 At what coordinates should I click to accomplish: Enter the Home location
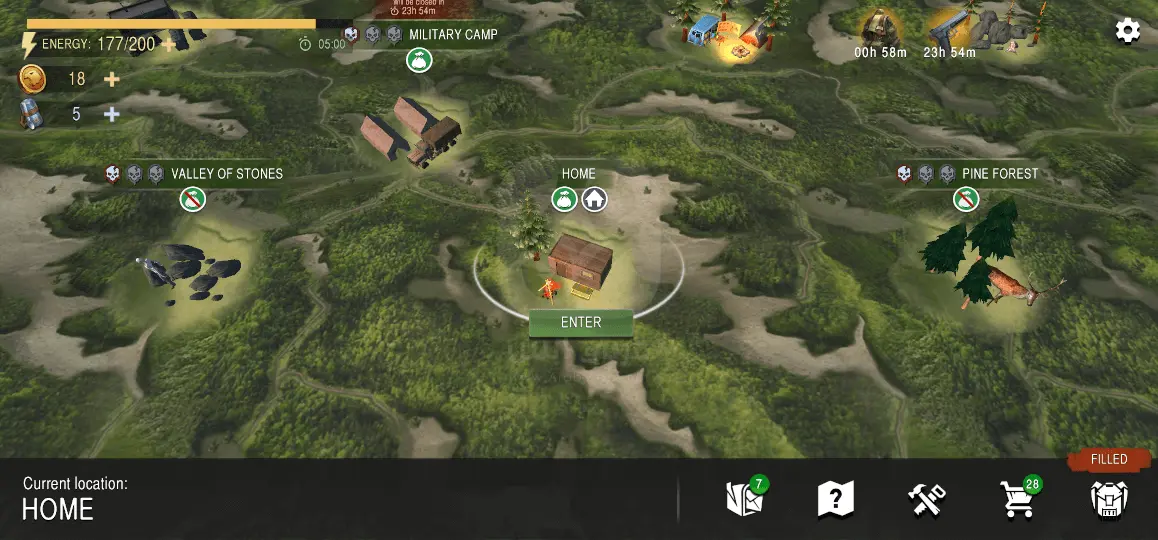[x=581, y=323]
